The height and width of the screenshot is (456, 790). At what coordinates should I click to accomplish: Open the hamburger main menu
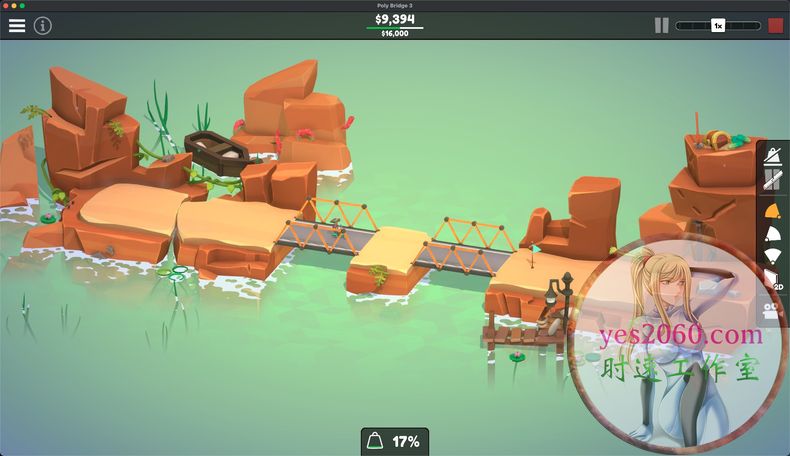coord(17,26)
